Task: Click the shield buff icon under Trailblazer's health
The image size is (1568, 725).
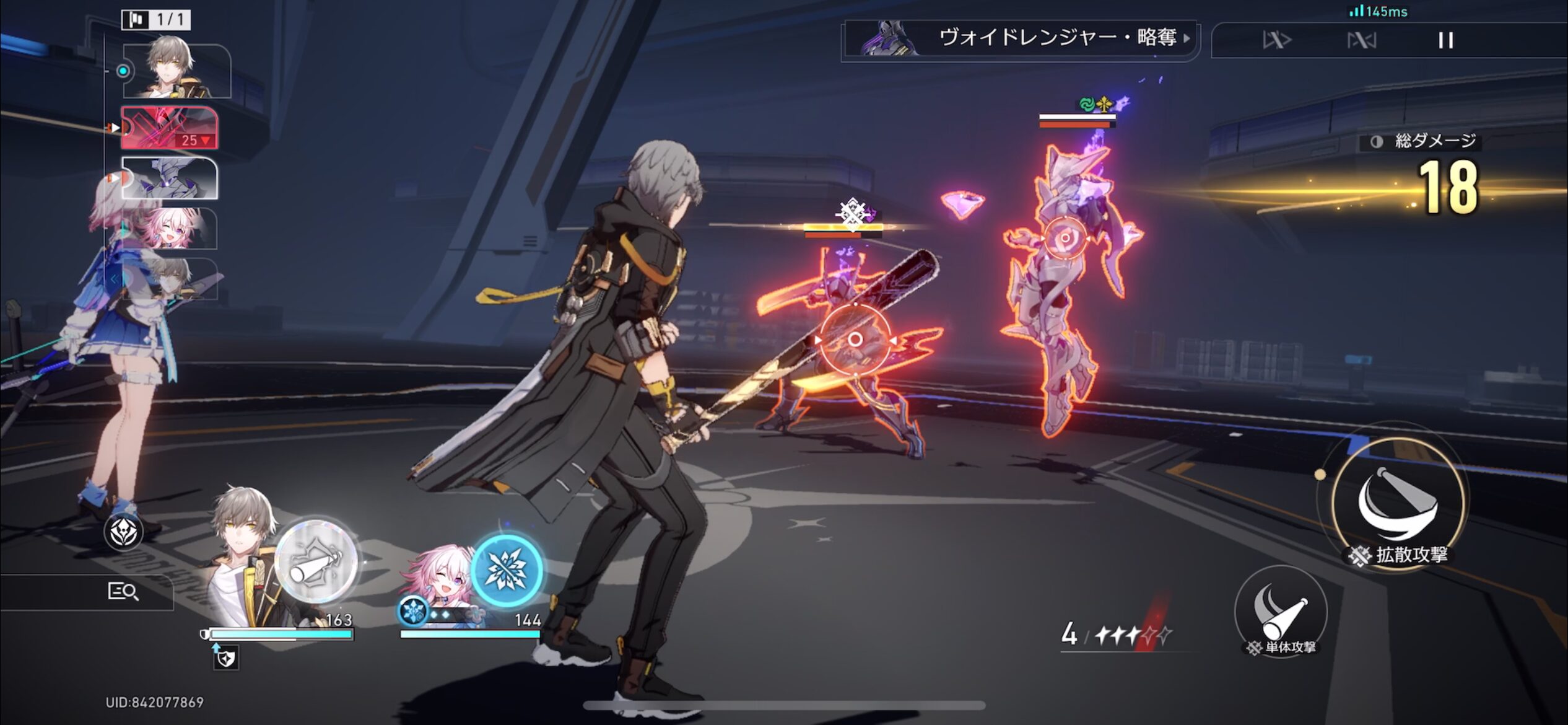Action: pos(226,658)
